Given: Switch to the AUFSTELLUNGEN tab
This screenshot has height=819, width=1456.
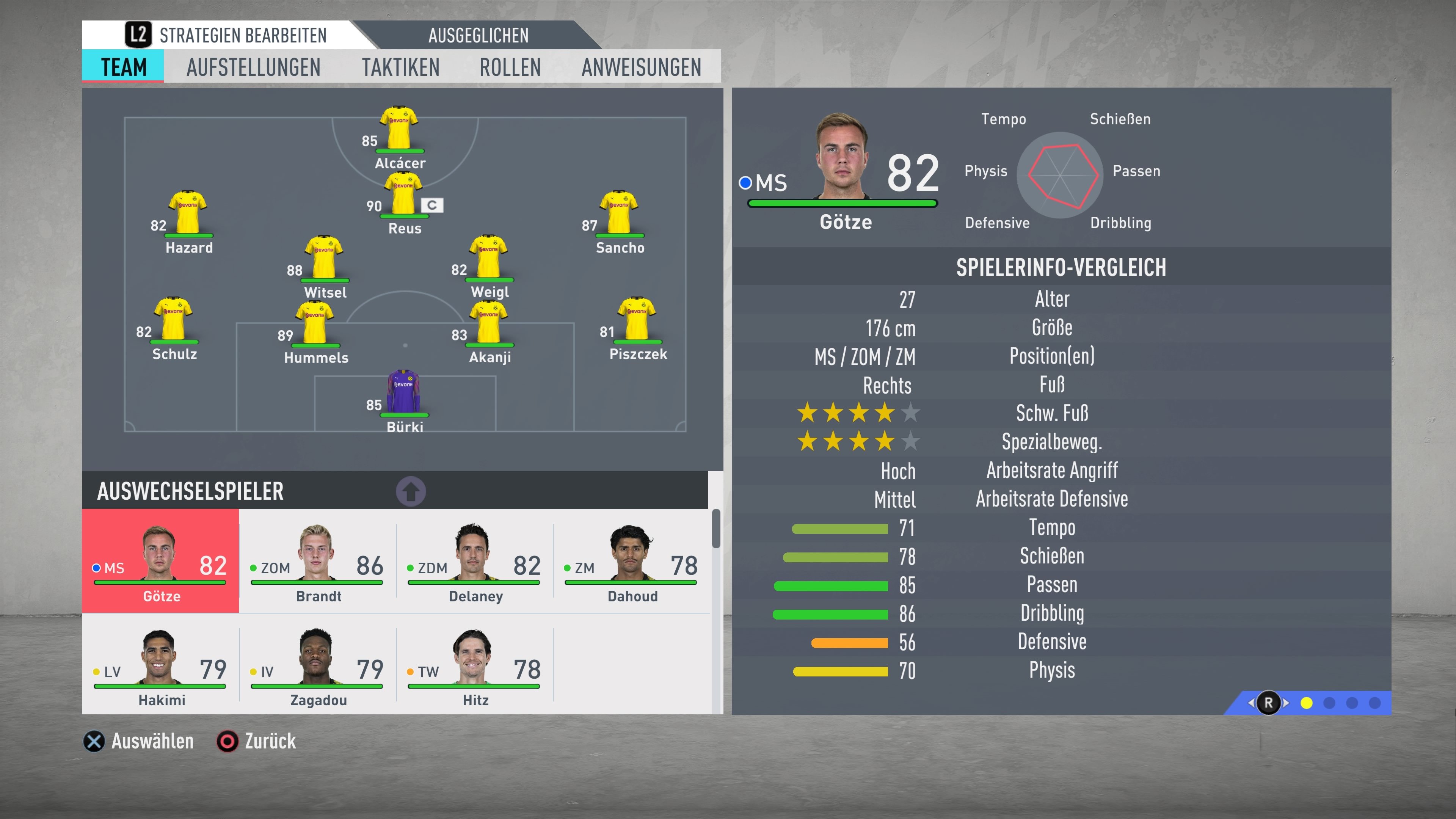Looking at the screenshot, I should 253,67.
